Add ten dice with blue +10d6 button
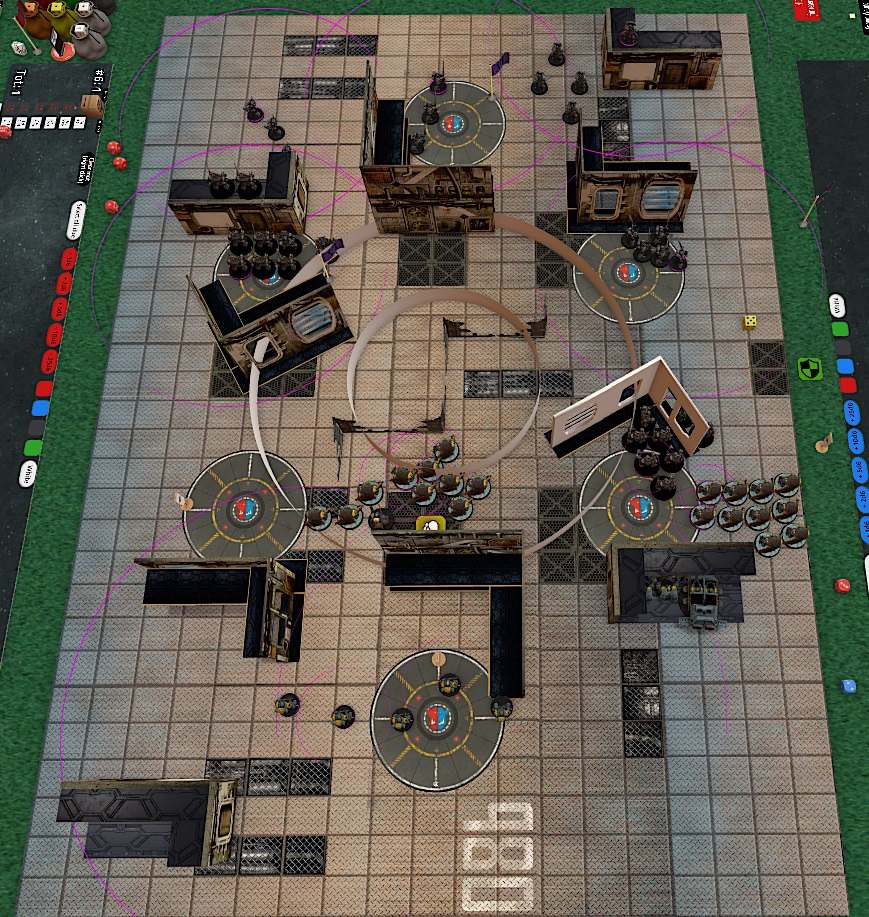This screenshot has height=917, width=869. click(x=856, y=438)
